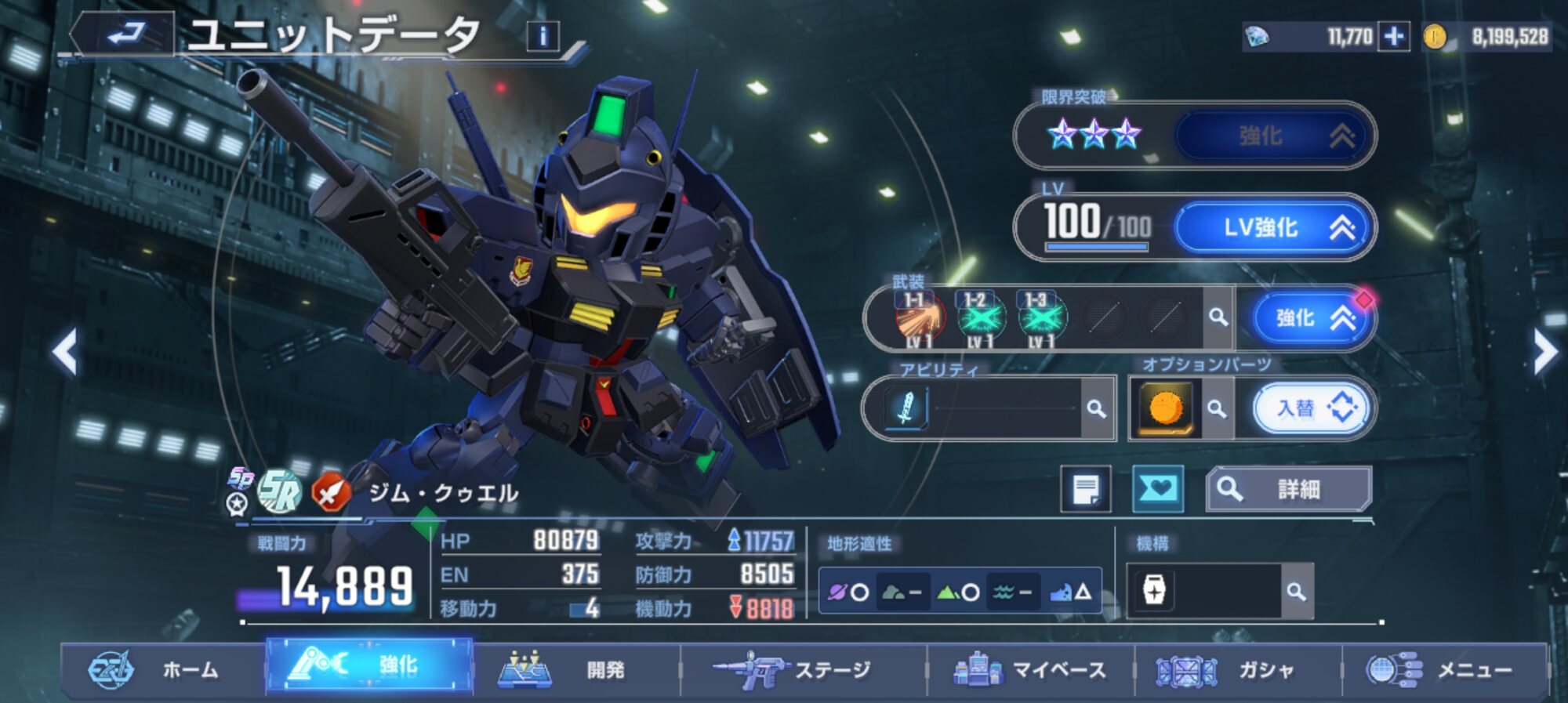The image size is (1568, 703).
Task: Switch to the 開発 development tab
Action: 576,670
